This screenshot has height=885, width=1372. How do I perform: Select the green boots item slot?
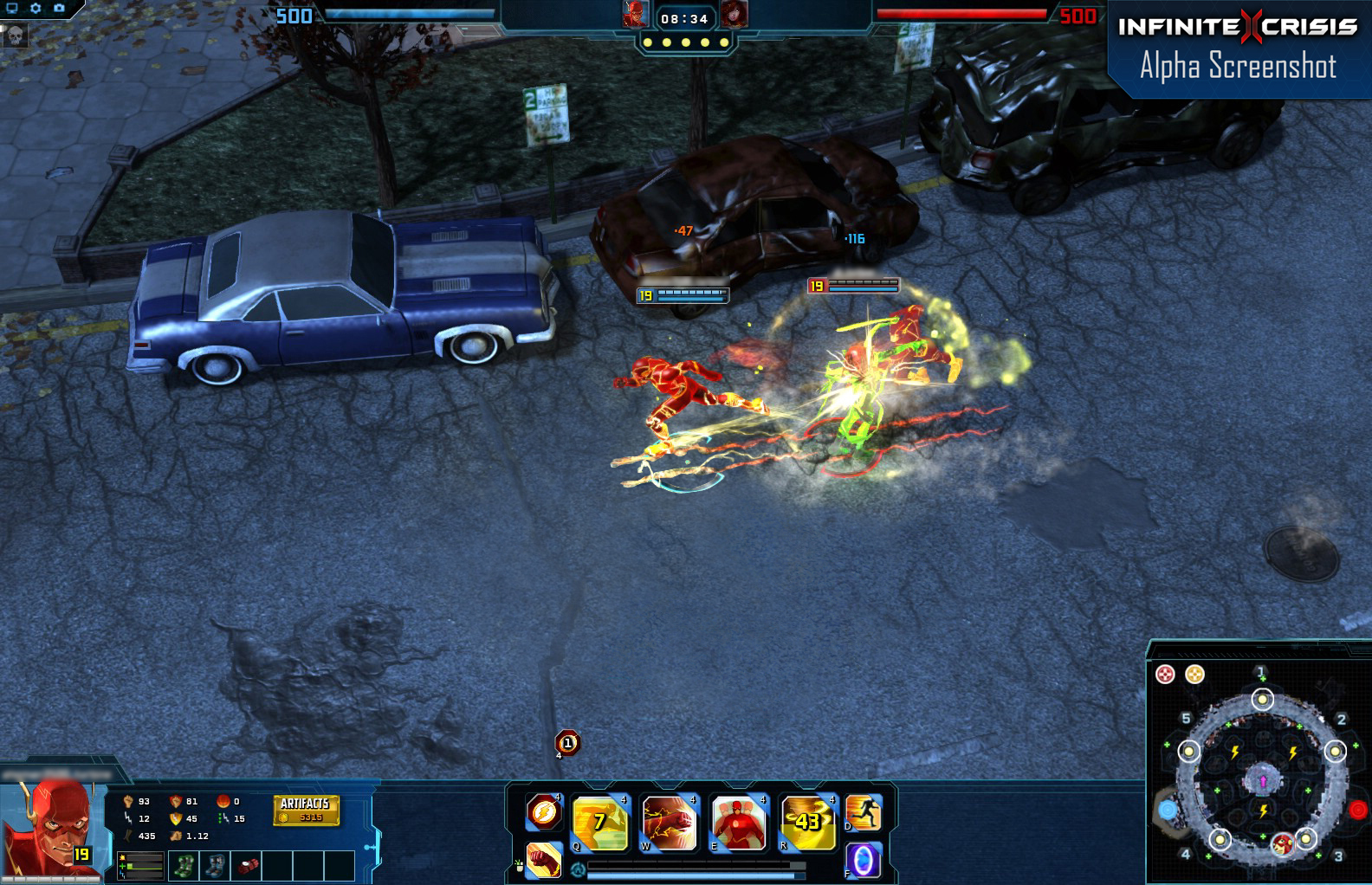pyautogui.click(x=184, y=865)
